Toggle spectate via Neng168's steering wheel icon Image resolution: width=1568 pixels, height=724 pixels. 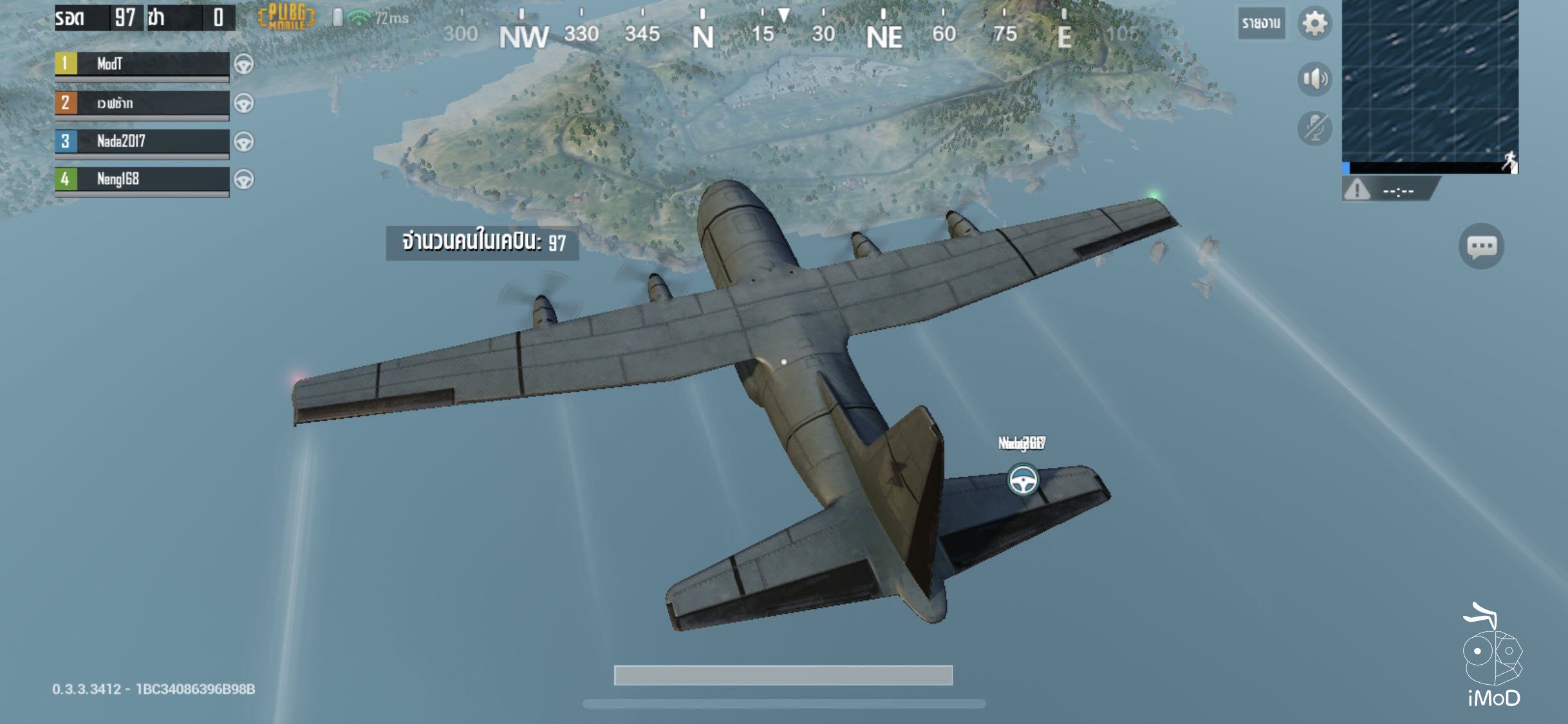coord(245,180)
